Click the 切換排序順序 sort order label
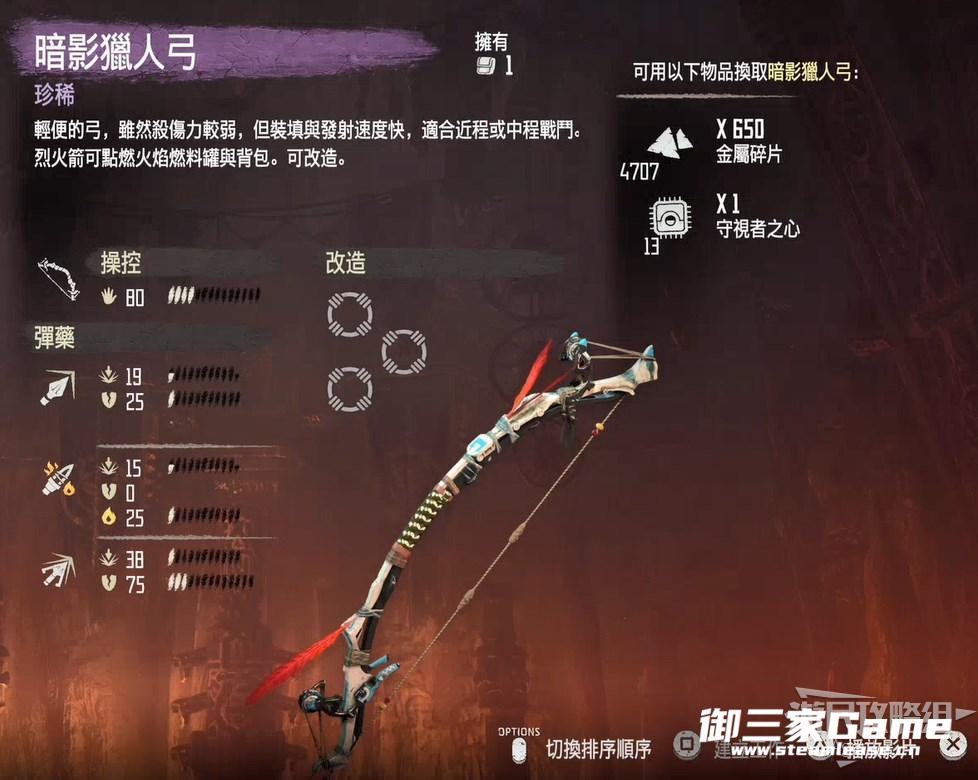978x780 pixels. click(598, 747)
